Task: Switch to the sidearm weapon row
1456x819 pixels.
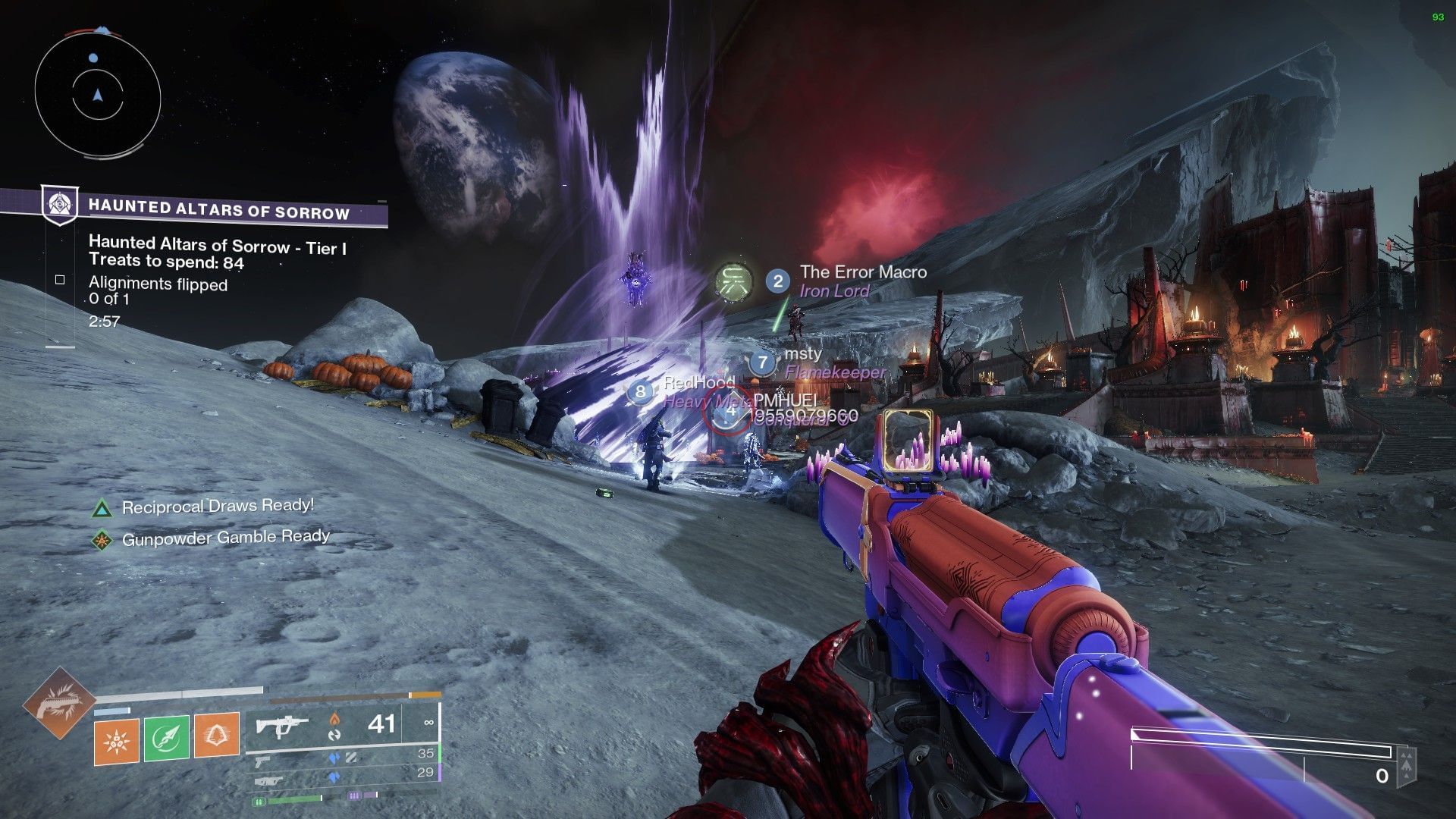Action: click(x=341, y=755)
